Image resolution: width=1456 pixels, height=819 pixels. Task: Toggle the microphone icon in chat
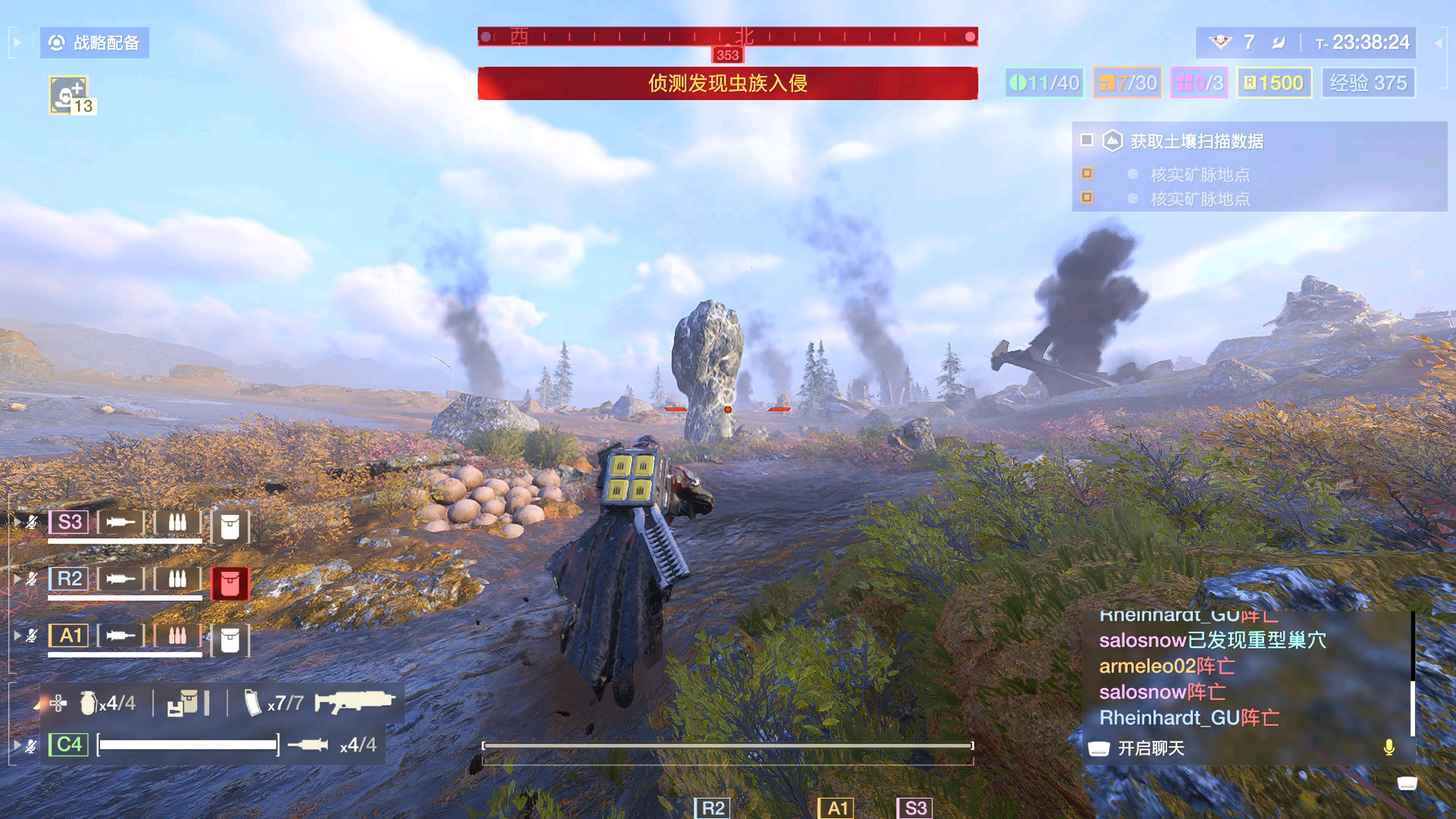[1389, 748]
